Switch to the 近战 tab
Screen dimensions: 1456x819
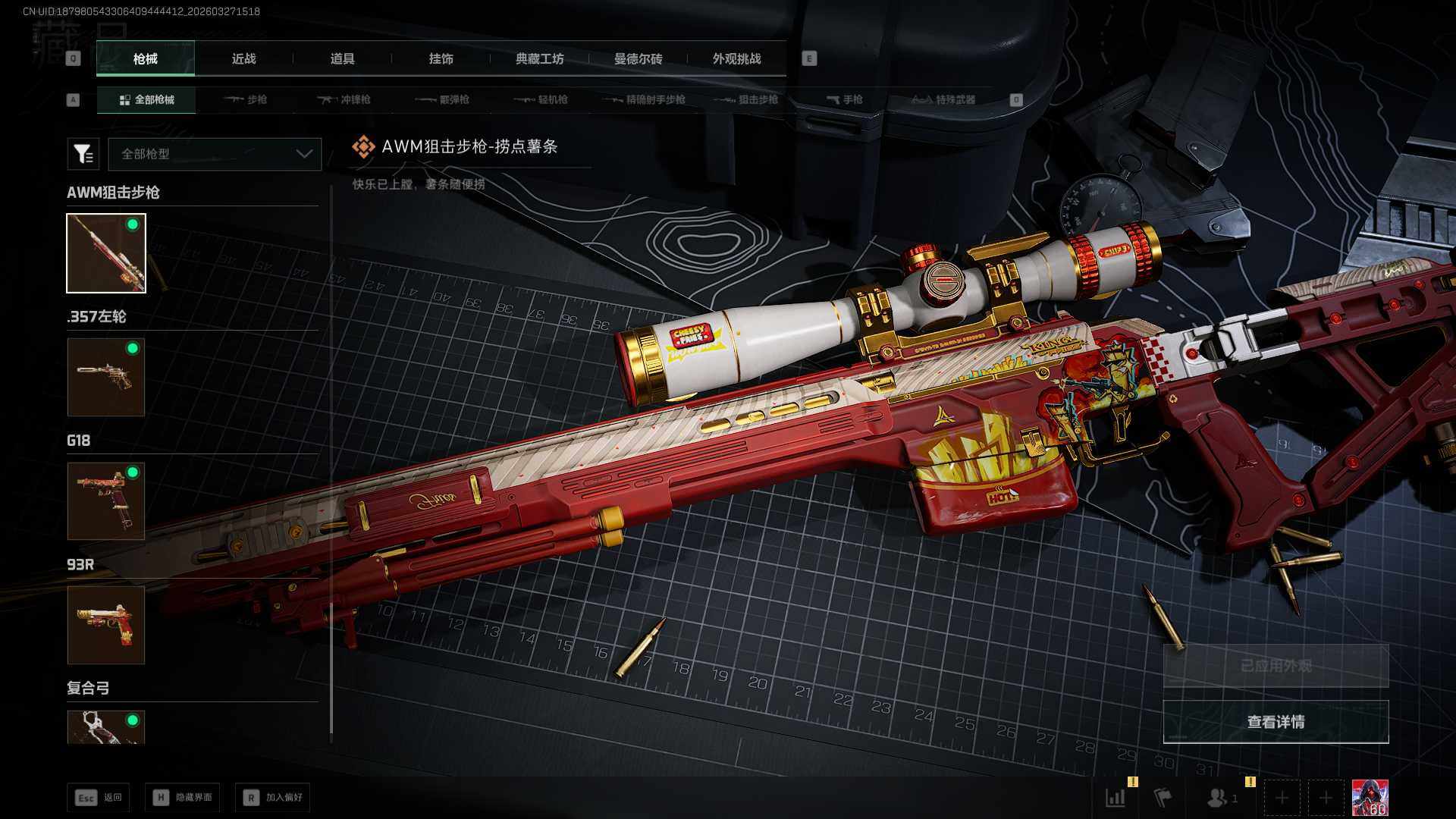pyautogui.click(x=243, y=59)
